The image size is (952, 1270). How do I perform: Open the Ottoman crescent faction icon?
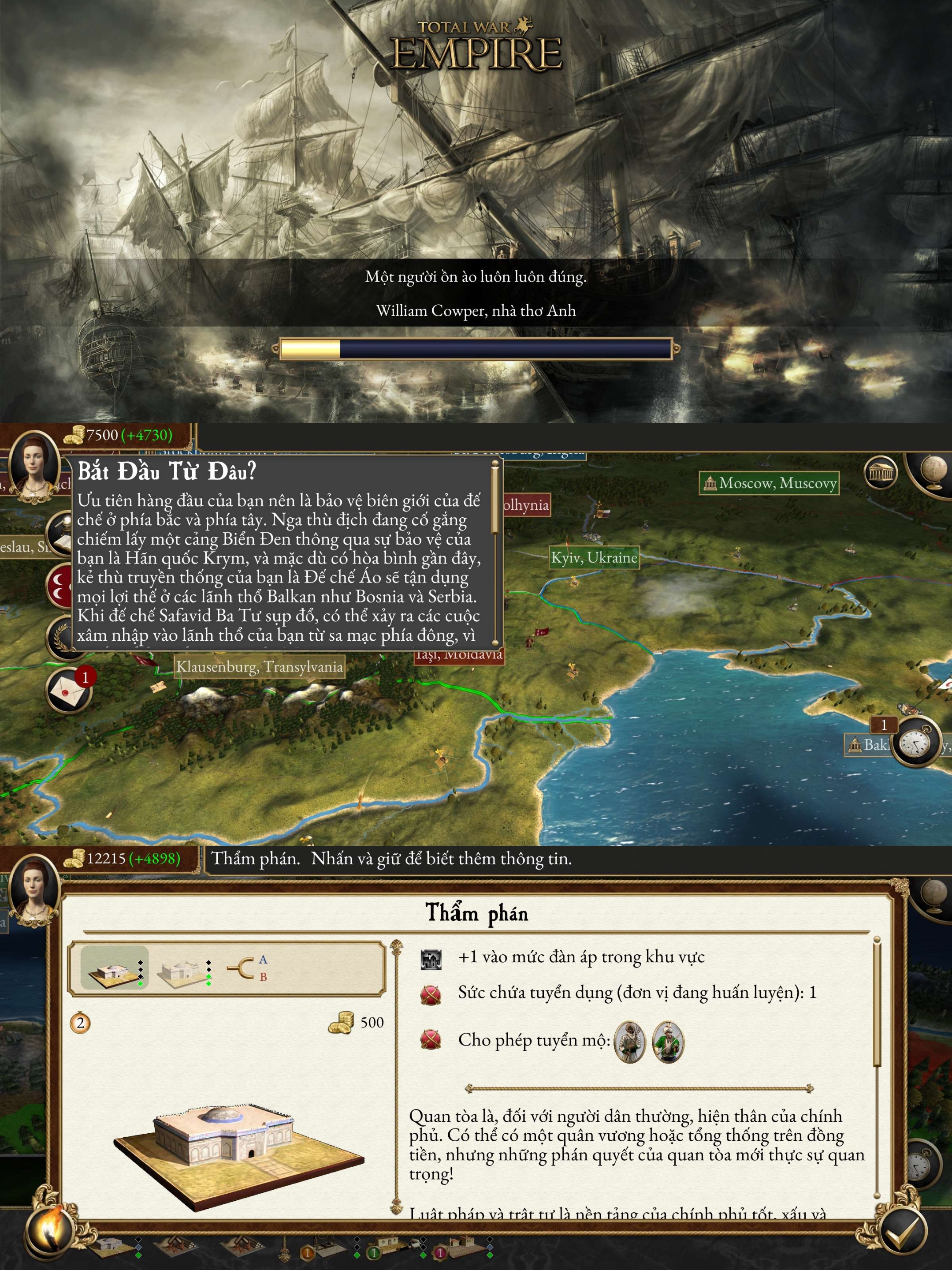(59, 586)
